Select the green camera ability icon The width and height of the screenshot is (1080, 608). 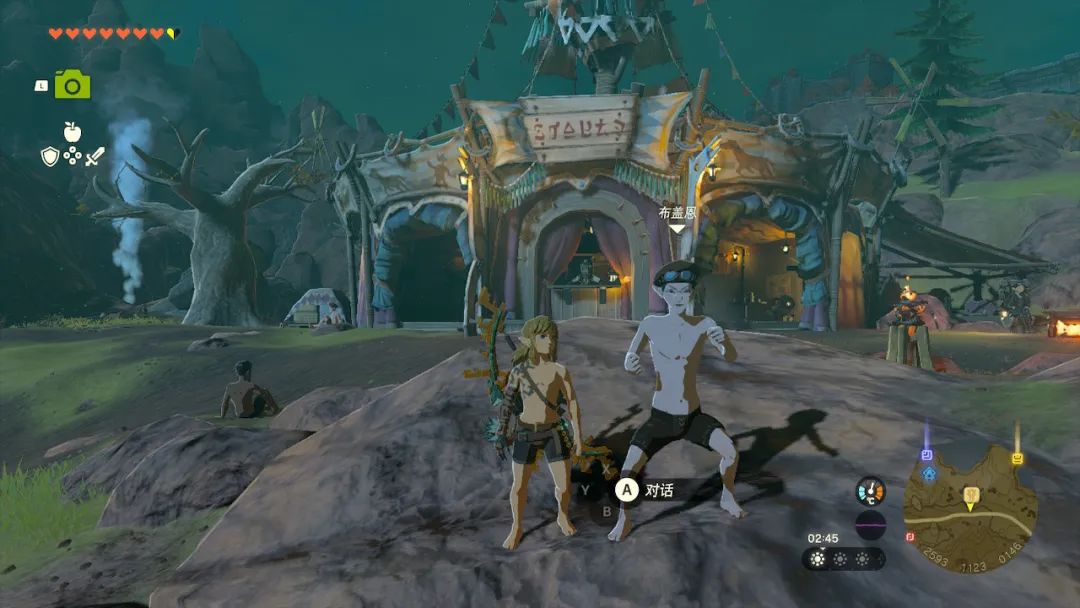[72, 85]
